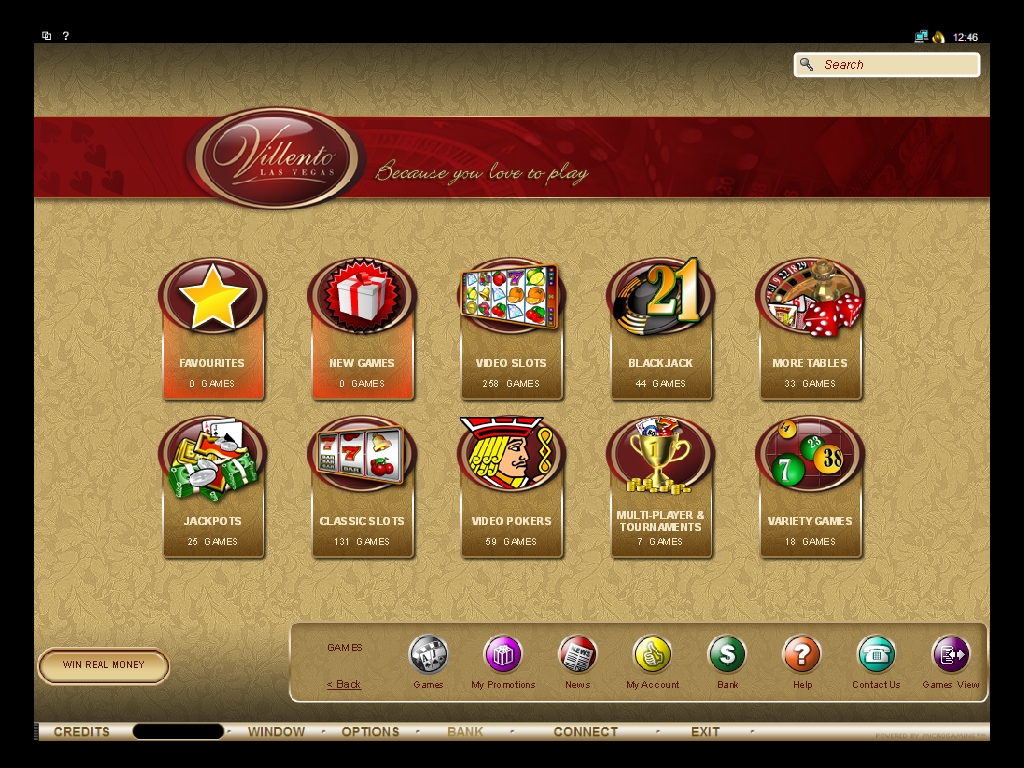Open the Classic Slots category
This screenshot has width=1024, height=768.
click(361, 488)
